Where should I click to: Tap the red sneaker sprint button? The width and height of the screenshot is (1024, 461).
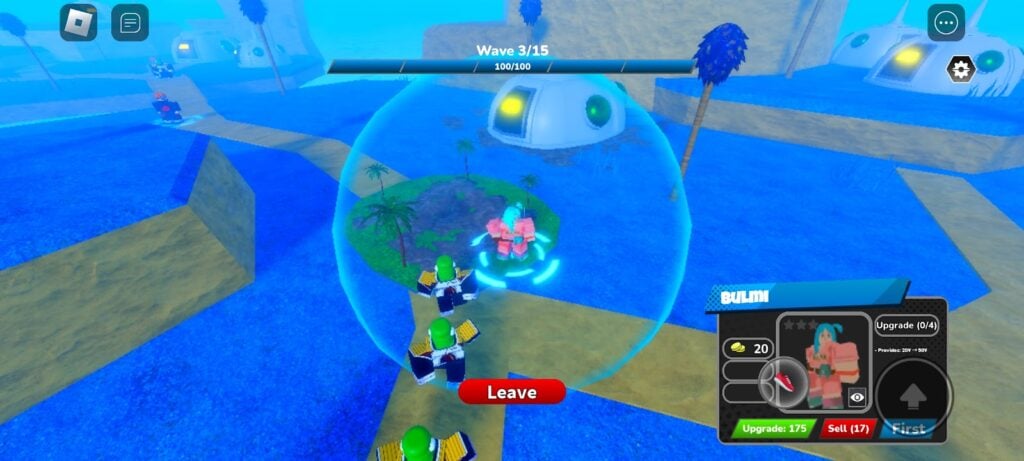coord(783,380)
